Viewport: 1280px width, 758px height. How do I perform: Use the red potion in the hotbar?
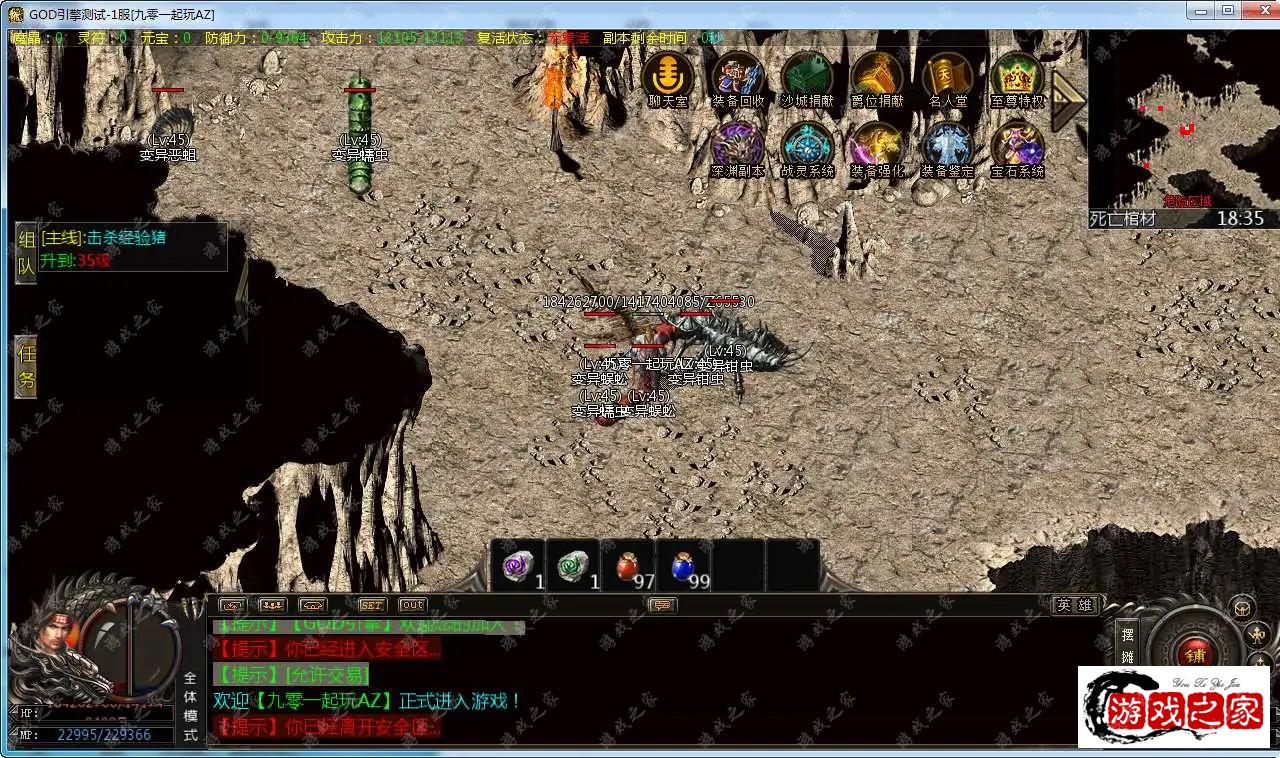click(628, 567)
